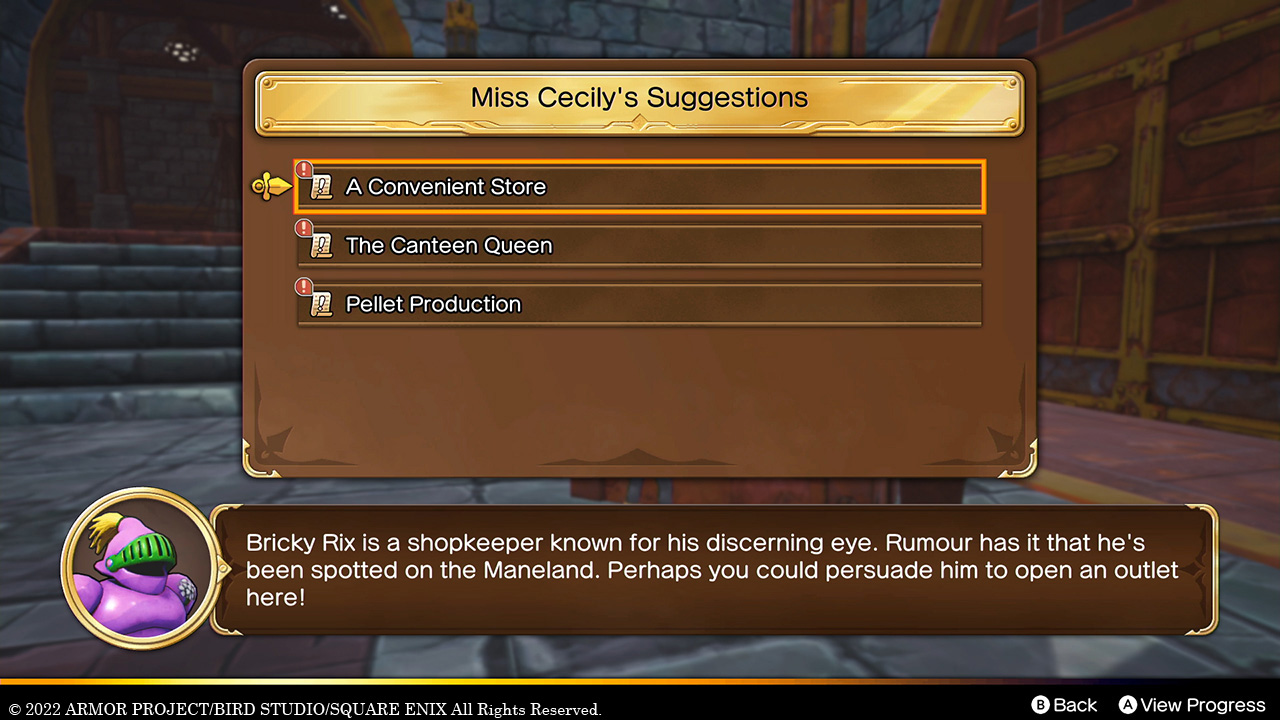
Task: Click the red exclamation badge on Pellet Production
Action: (304, 286)
